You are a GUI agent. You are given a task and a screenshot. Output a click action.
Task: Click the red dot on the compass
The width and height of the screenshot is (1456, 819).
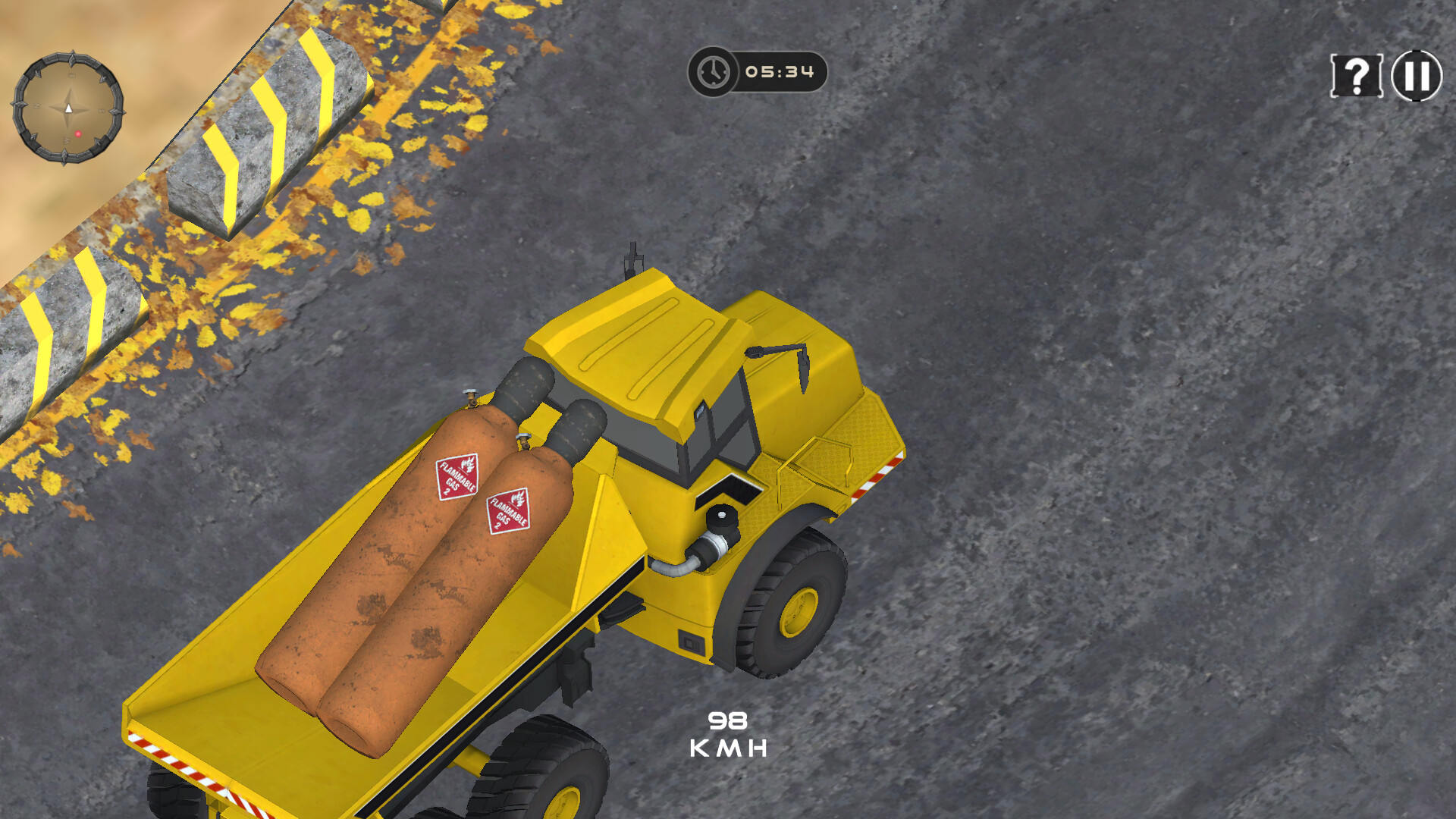pyautogui.click(x=79, y=133)
